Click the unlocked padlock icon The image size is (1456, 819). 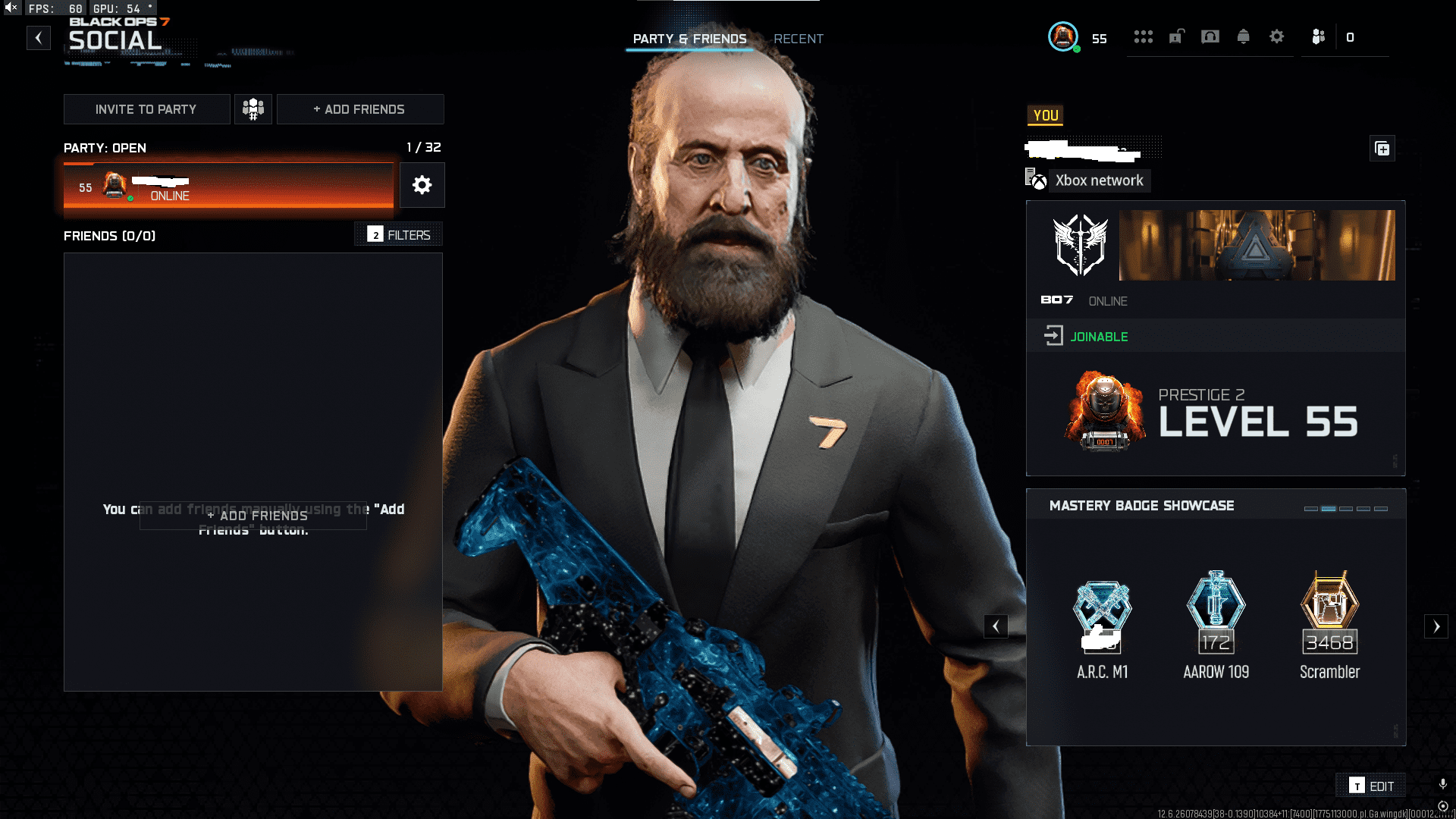(x=1175, y=36)
